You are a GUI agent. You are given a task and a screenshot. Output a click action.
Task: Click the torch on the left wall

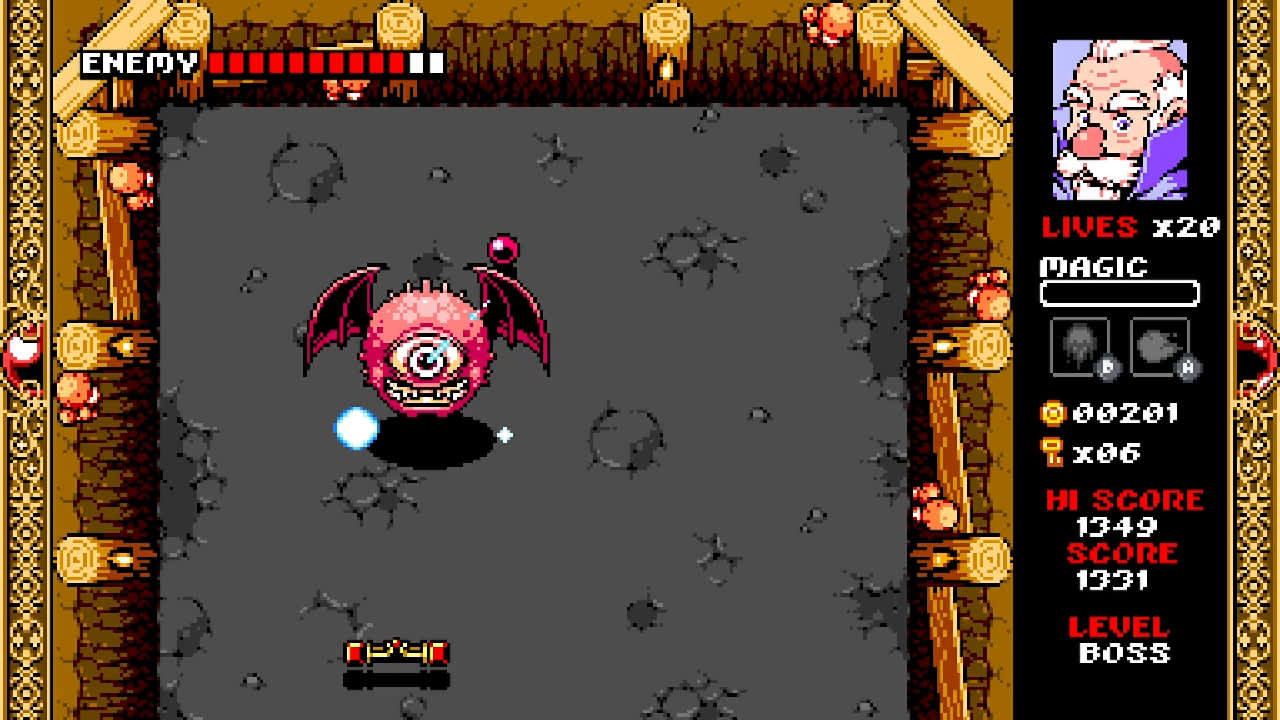[127, 346]
